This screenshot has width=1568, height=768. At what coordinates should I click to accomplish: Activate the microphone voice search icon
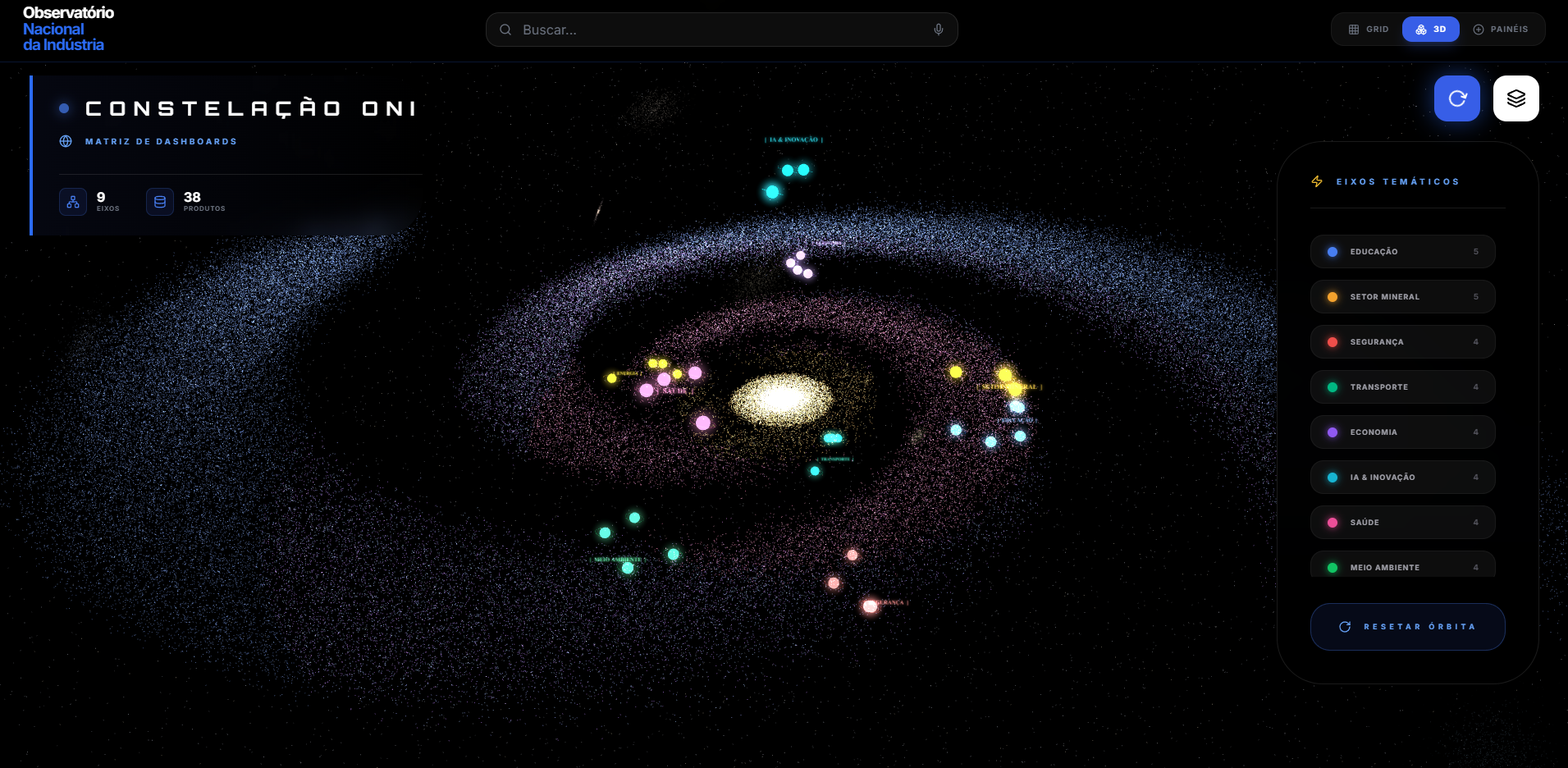pos(939,30)
